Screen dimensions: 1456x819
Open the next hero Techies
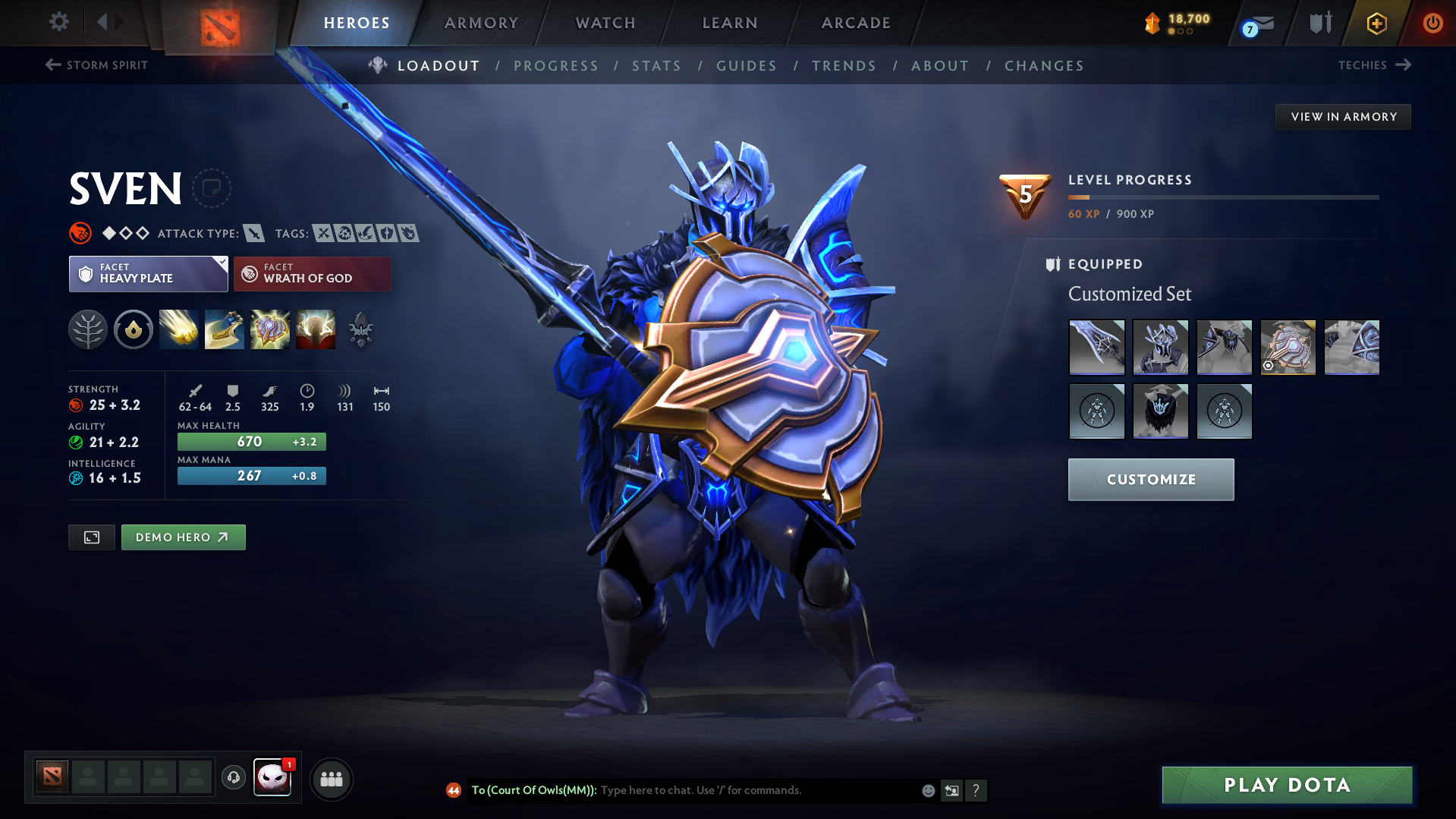(x=1375, y=65)
